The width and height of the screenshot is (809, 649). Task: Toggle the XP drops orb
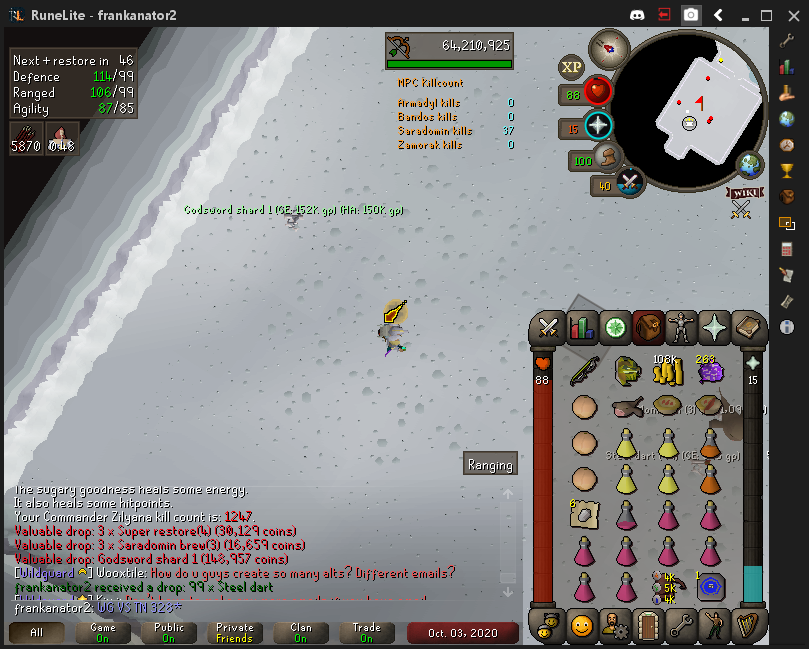click(571, 67)
